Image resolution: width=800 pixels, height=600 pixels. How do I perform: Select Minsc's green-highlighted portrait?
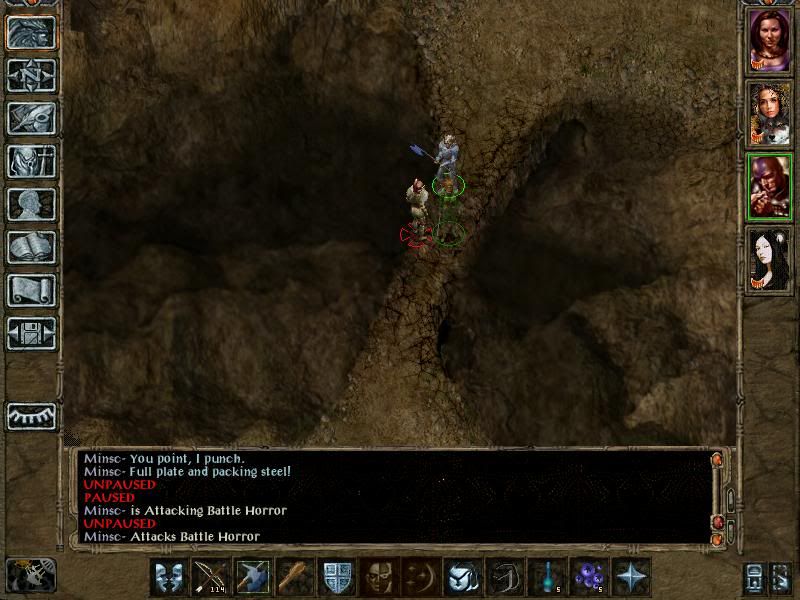click(770, 187)
